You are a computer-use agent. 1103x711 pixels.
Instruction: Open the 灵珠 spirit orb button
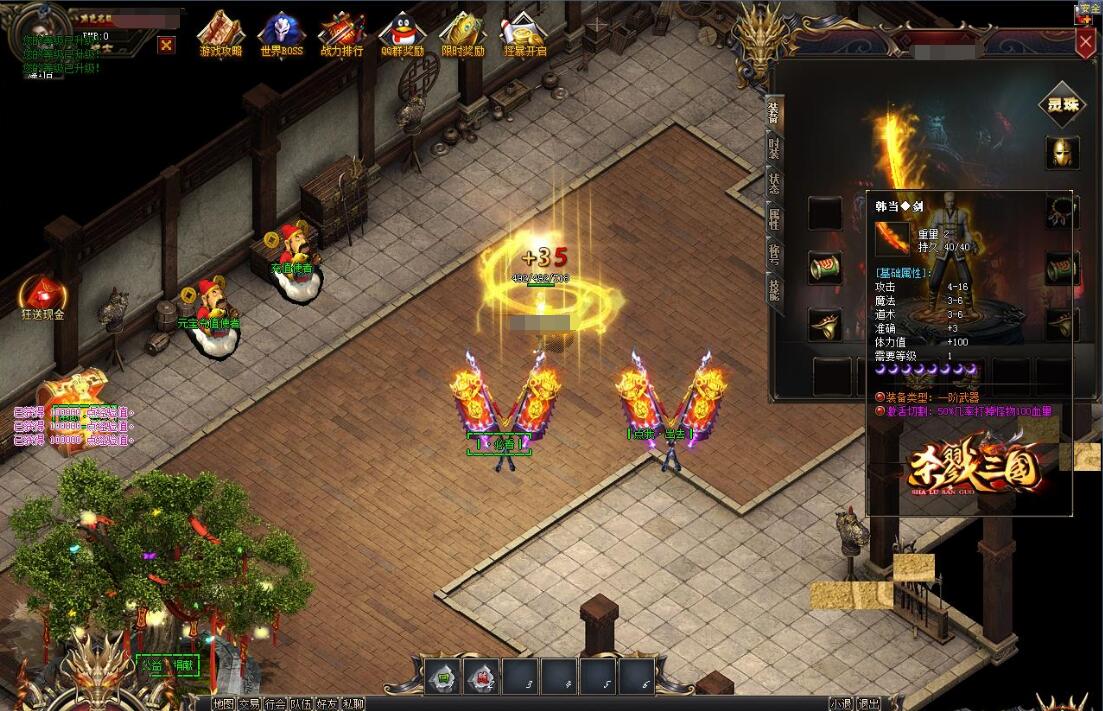1061,105
